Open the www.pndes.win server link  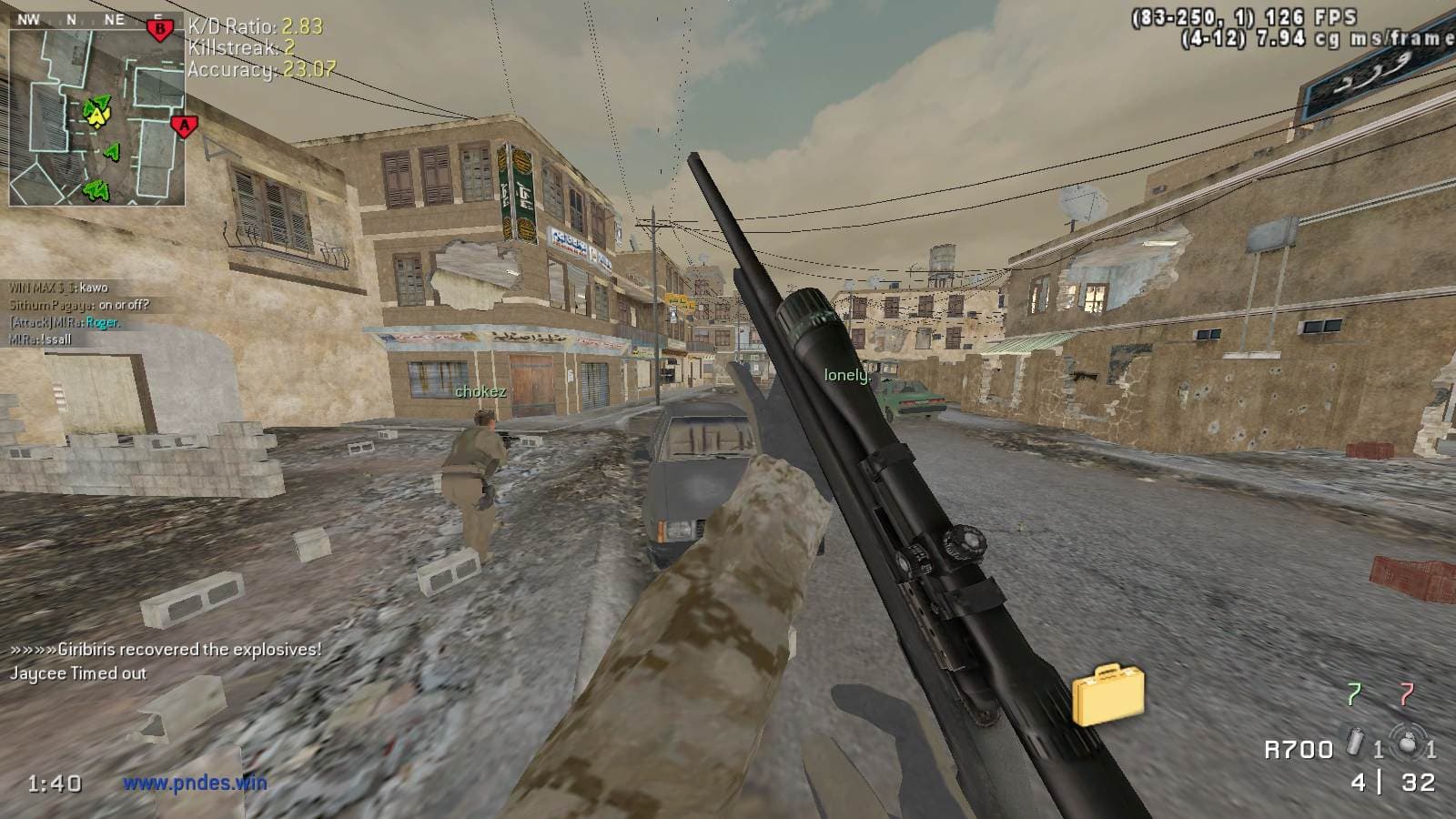[195, 782]
